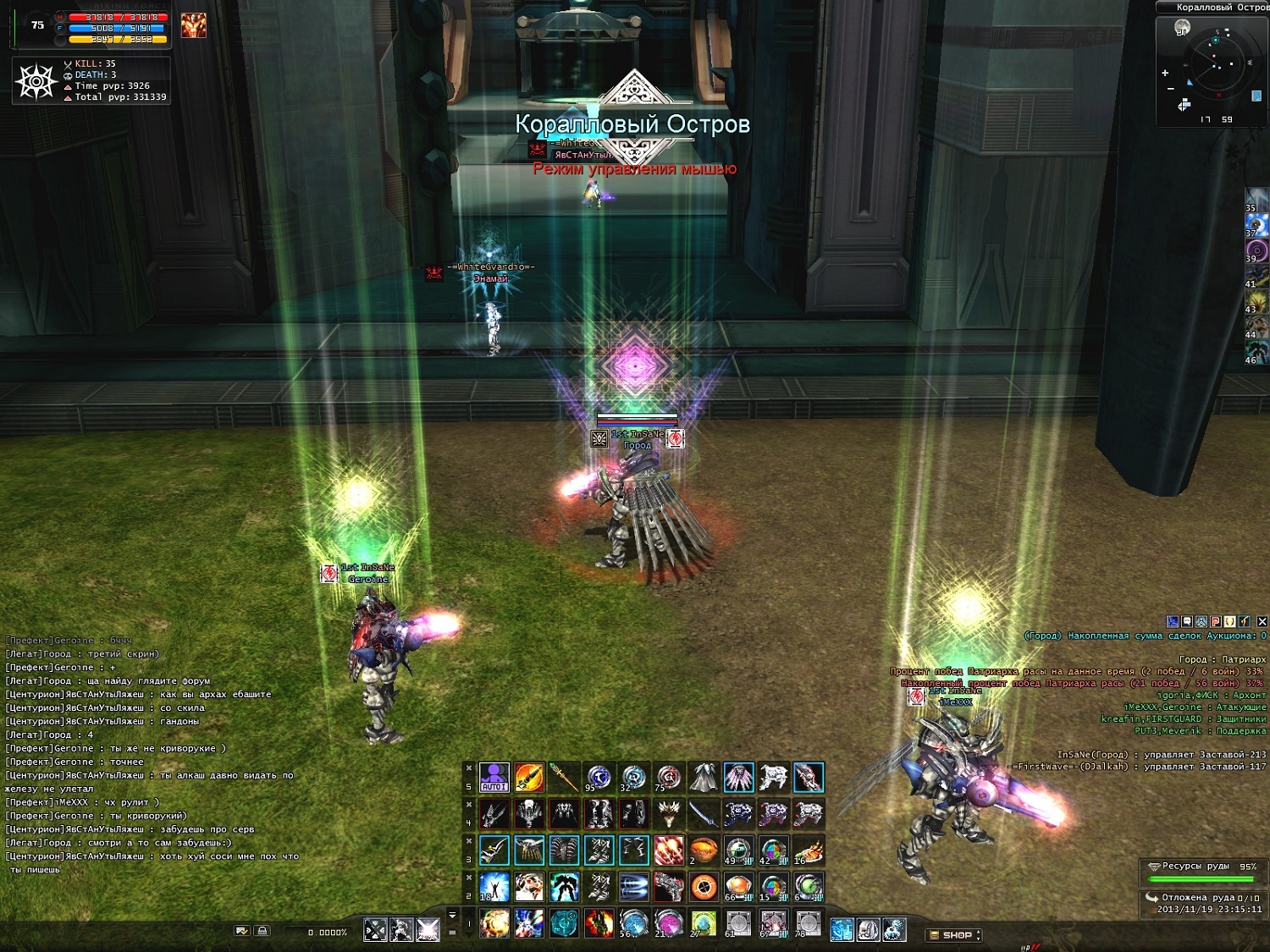Use the fiery explosion skill in bottom row
Screen dimensions: 1270x952
[494, 922]
